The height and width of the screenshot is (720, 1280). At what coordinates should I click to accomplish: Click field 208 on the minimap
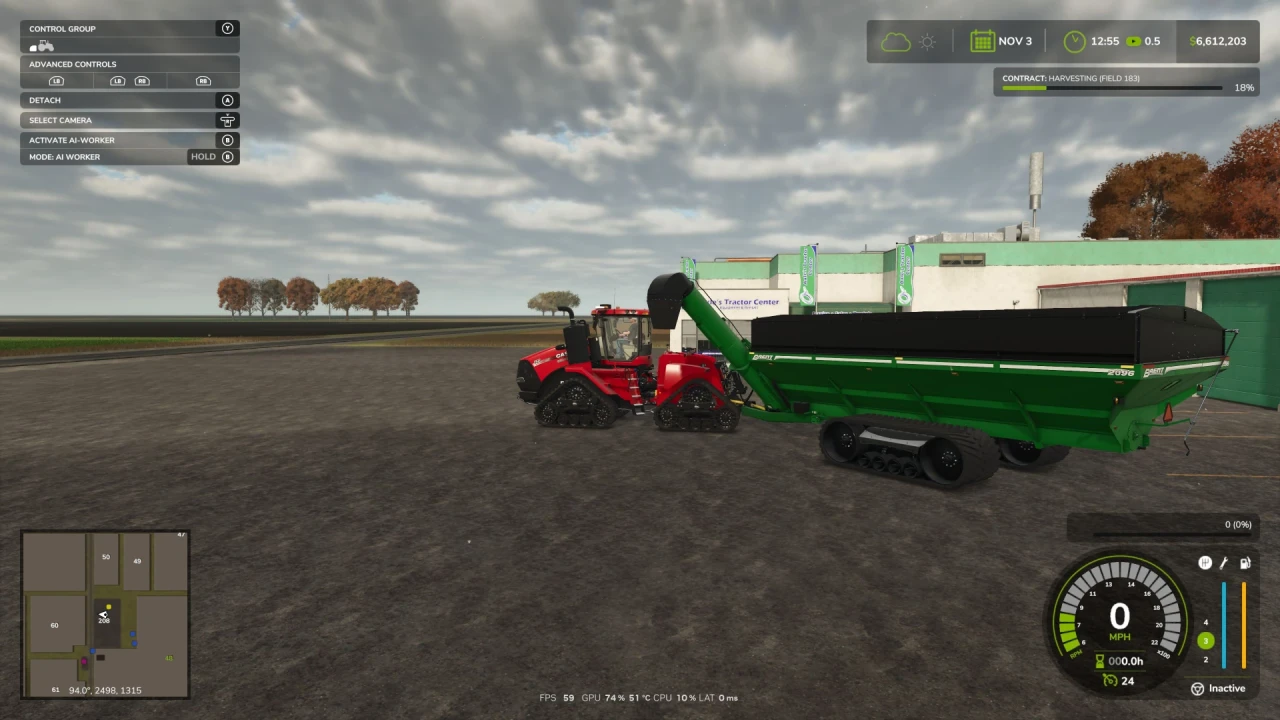coord(104,620)
